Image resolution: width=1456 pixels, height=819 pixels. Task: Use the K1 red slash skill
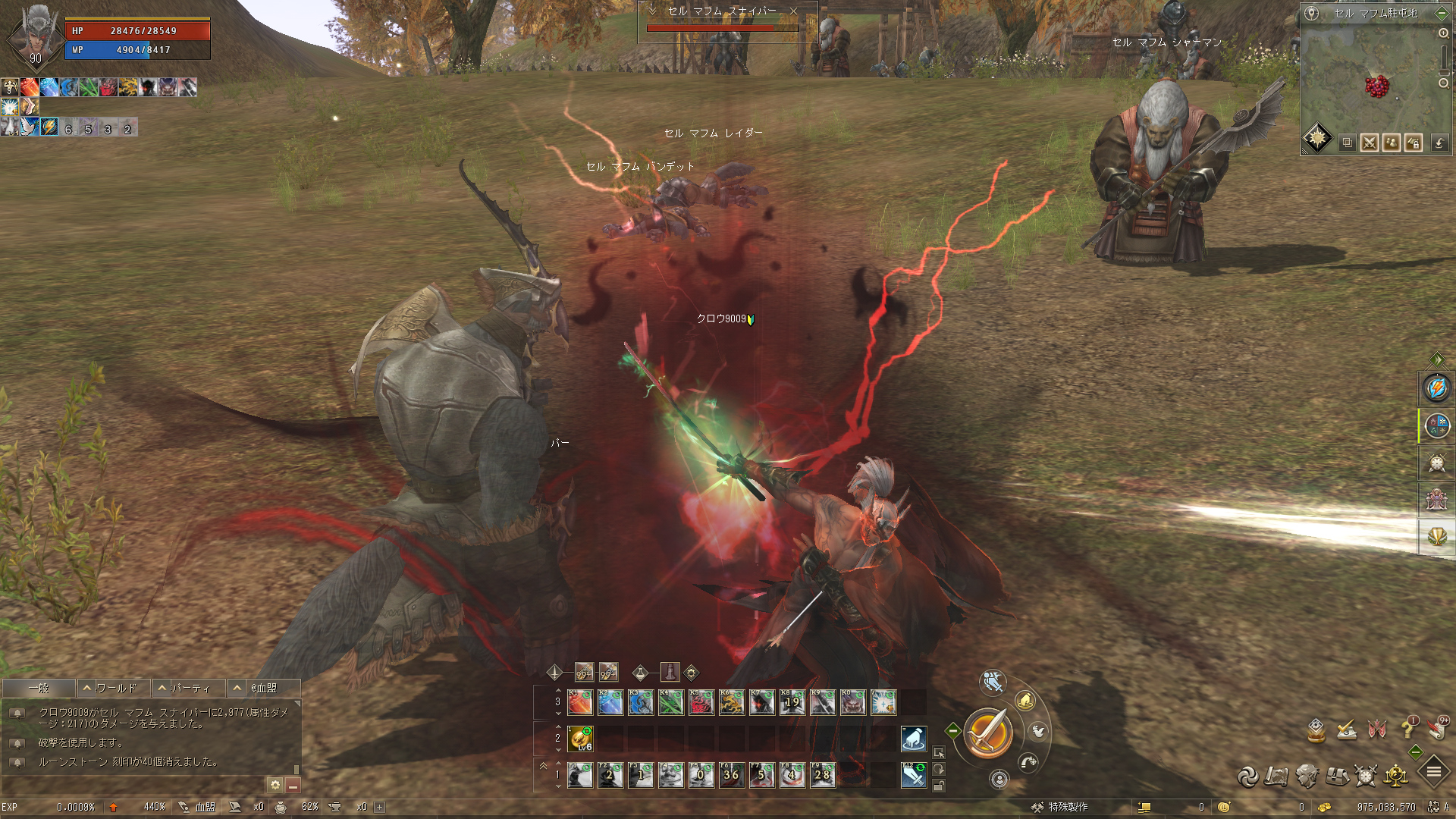click(x=580, y=702)
